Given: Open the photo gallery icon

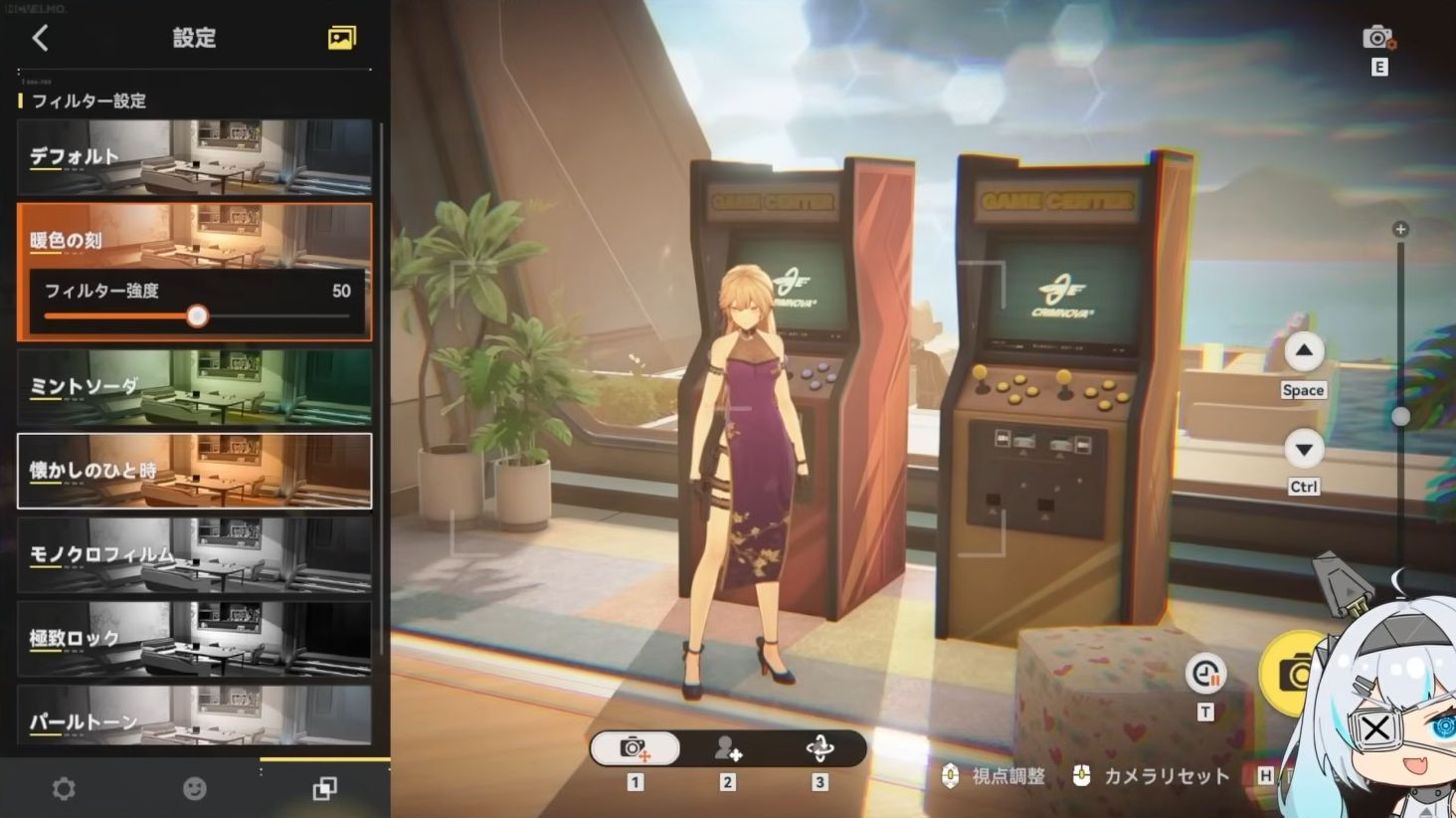Looking at the screenshot, I should tap(341, 38).
